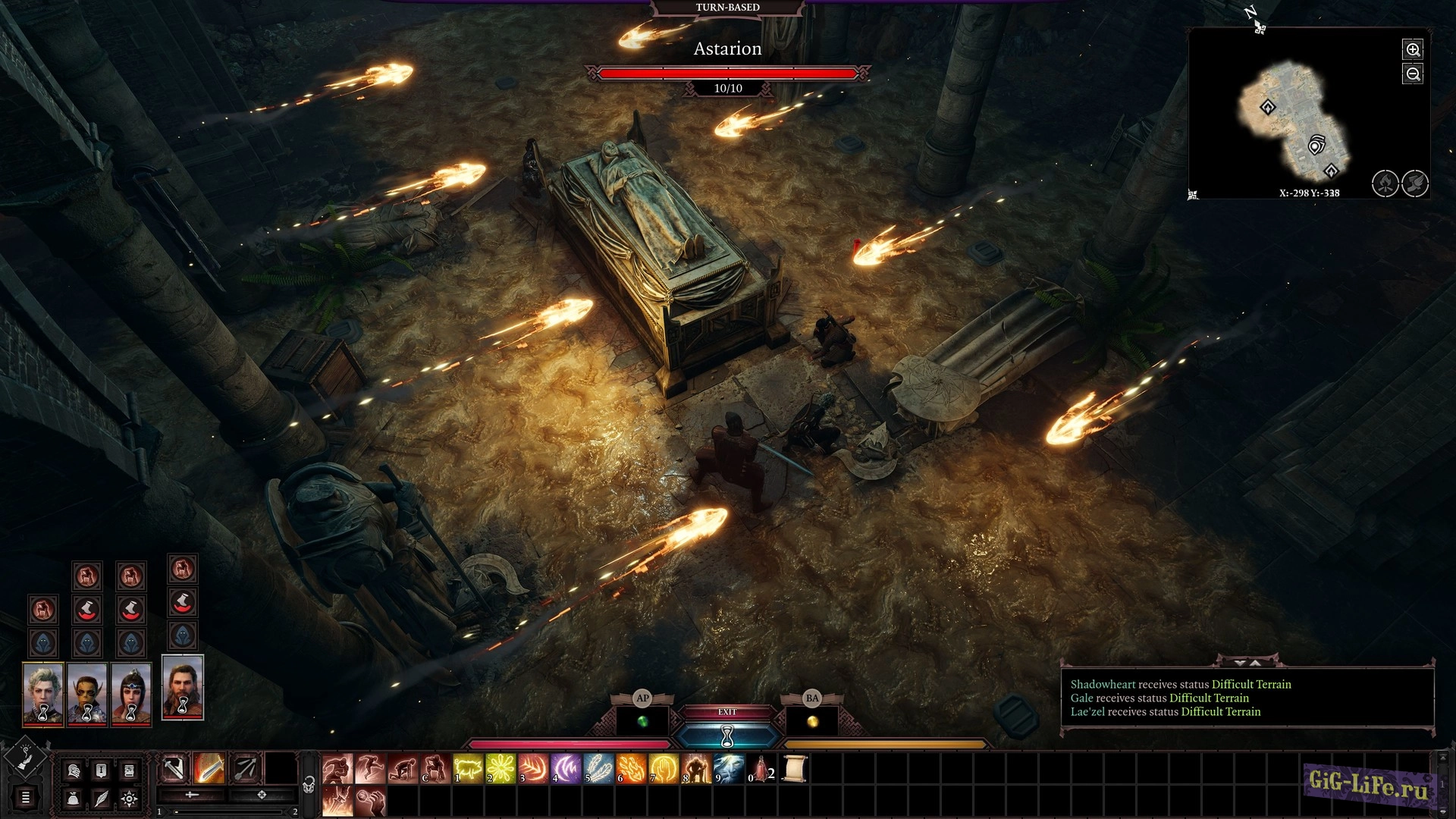Click the winged boot fast travel button
The height and width of the screenshot is (819, 1456).
pyautogui.click(x=1415, y=184)
